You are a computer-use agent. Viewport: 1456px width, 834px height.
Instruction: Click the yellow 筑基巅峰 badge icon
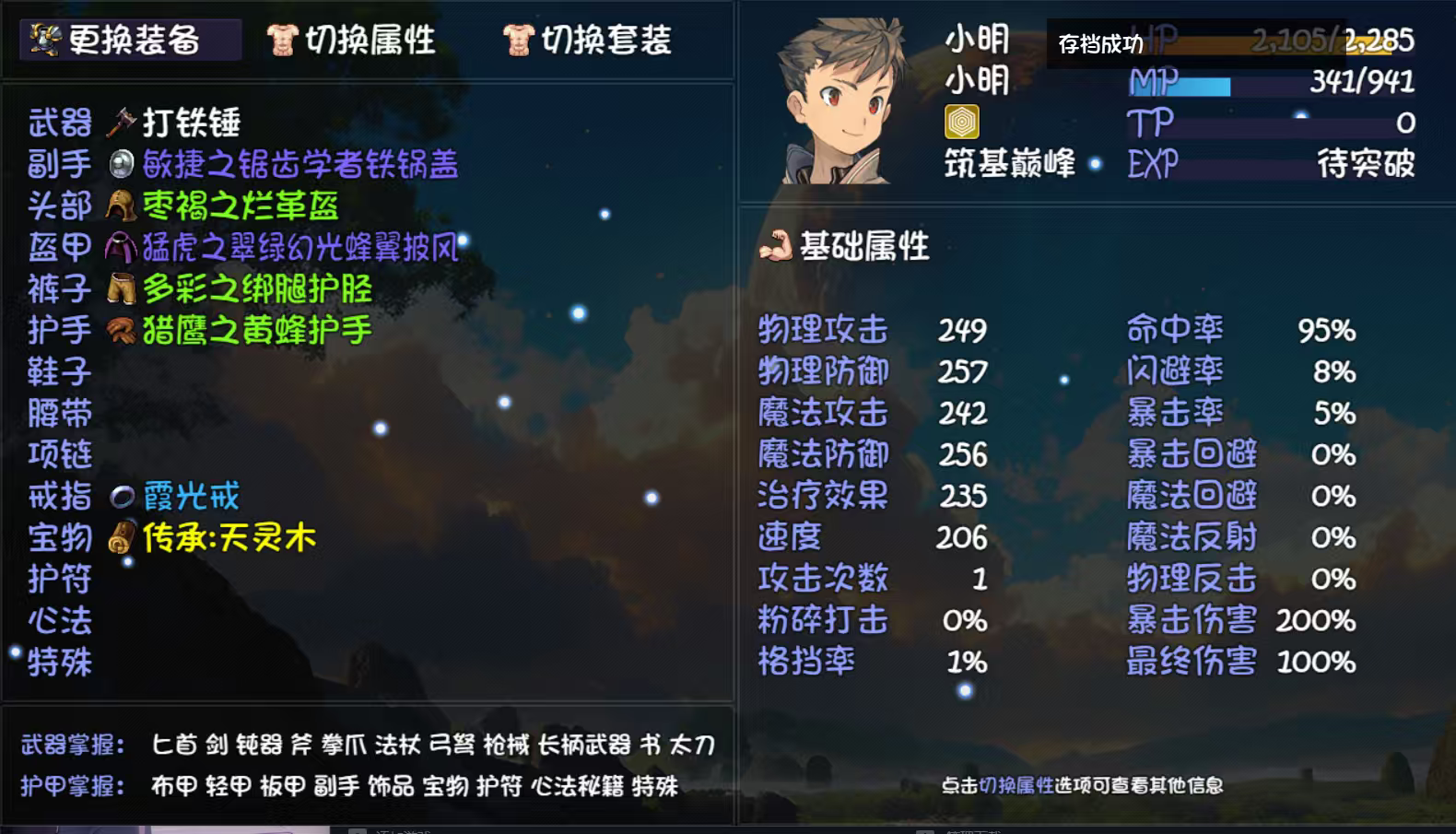(x=964, y=123)
